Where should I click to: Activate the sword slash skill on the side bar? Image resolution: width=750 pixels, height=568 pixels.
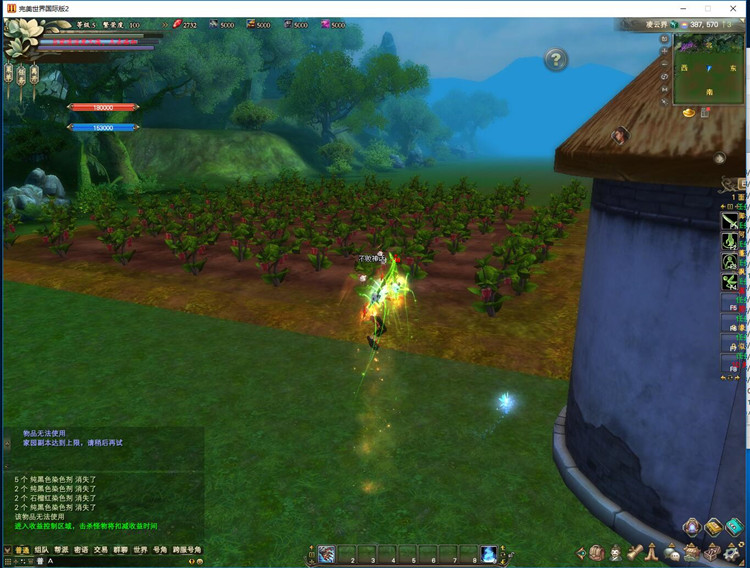(x=731, y=221)
